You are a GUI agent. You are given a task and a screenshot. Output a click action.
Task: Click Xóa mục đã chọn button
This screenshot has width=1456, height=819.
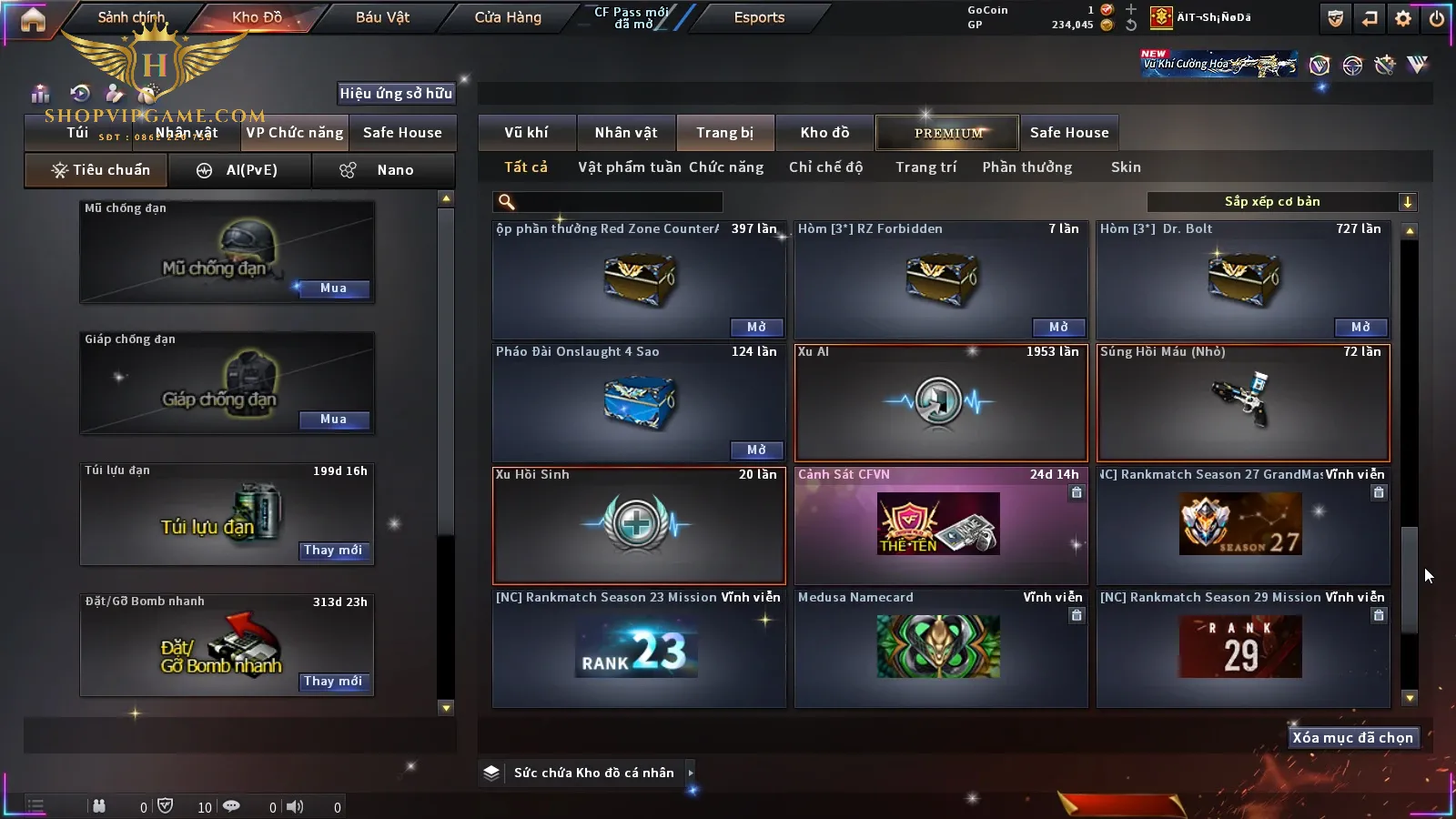(1352, 738)
